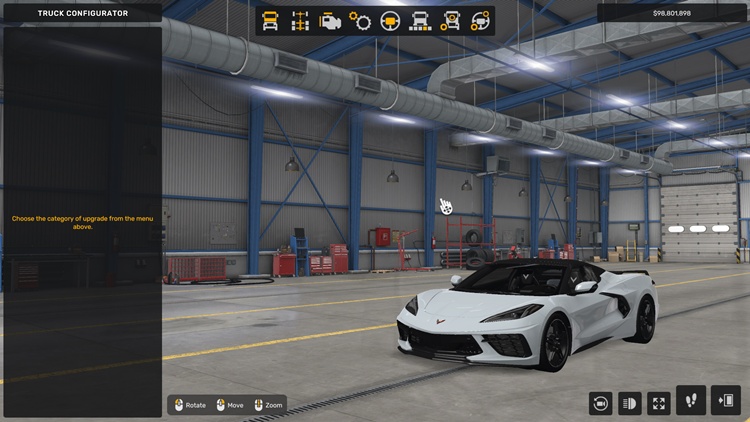Activate the footprints walk-around button

pyautogui.click(x=691, y=401)
